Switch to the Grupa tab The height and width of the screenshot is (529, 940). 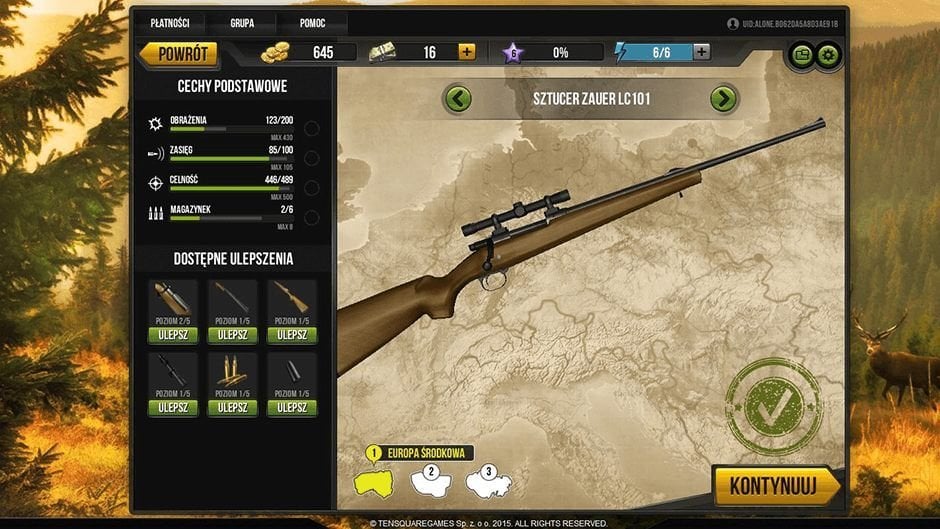click(x=242, y=22)
